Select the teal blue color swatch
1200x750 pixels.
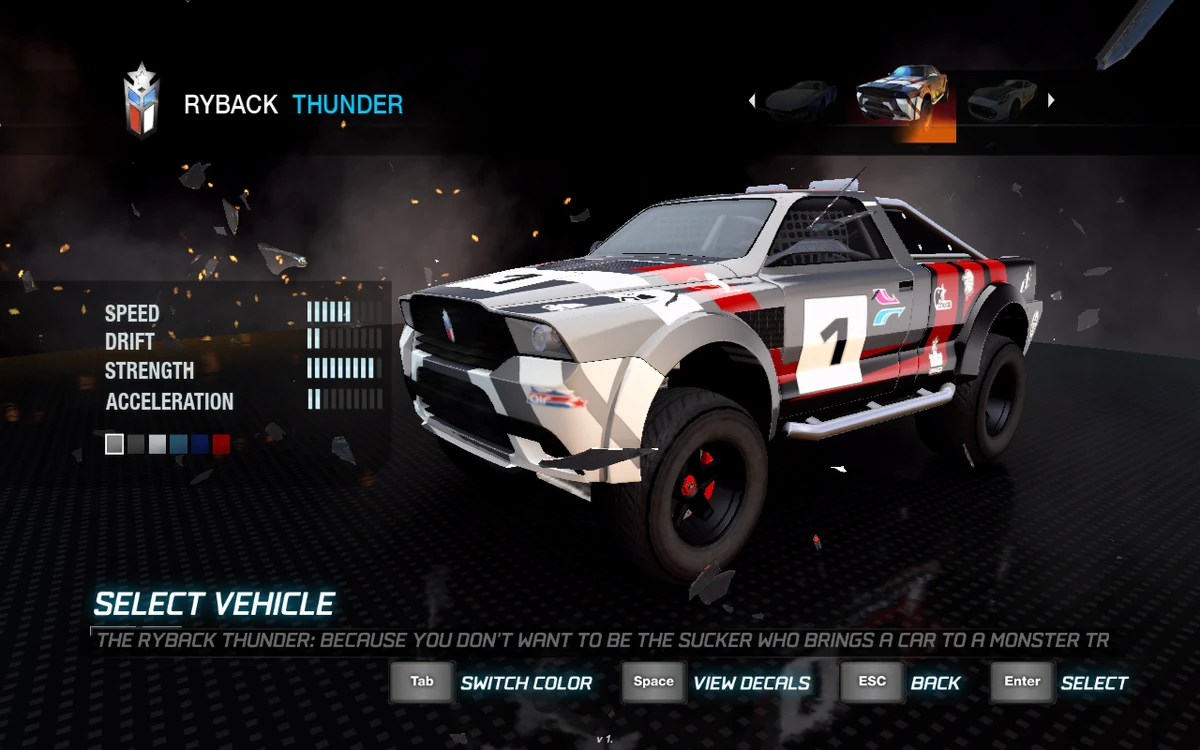tap(179, 444)
